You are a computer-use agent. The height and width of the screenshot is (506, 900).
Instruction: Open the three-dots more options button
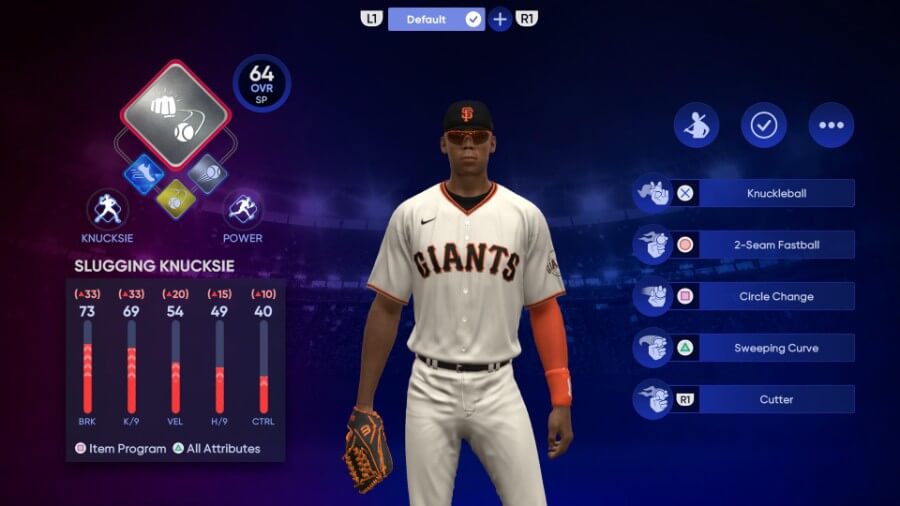point(831,125)
